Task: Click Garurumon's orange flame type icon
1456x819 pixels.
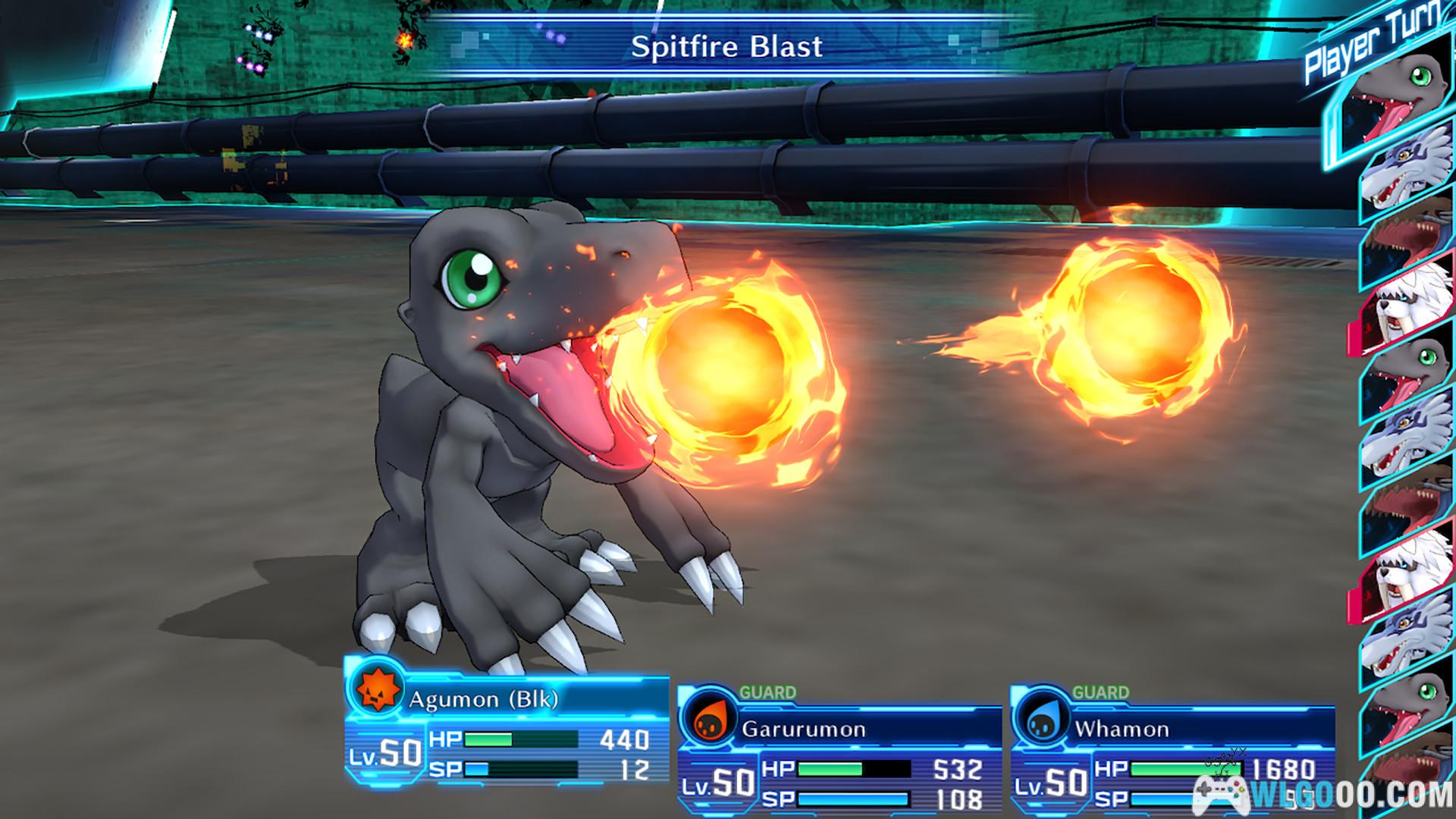Action: coord(710,722)
